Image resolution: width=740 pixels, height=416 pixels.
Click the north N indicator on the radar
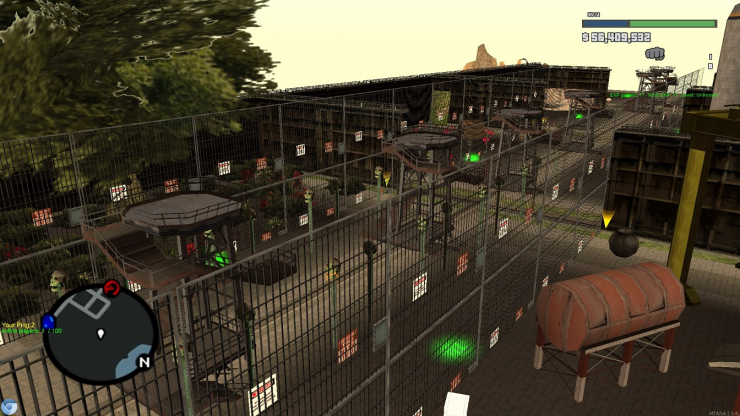tap(144, 362)
